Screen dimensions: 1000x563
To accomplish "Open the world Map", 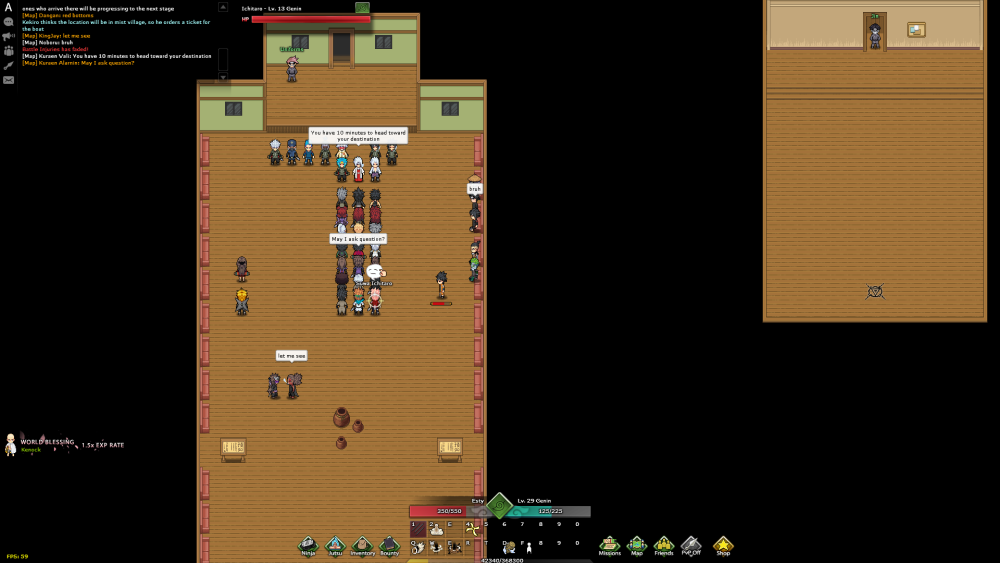I will tap(637, 545).
